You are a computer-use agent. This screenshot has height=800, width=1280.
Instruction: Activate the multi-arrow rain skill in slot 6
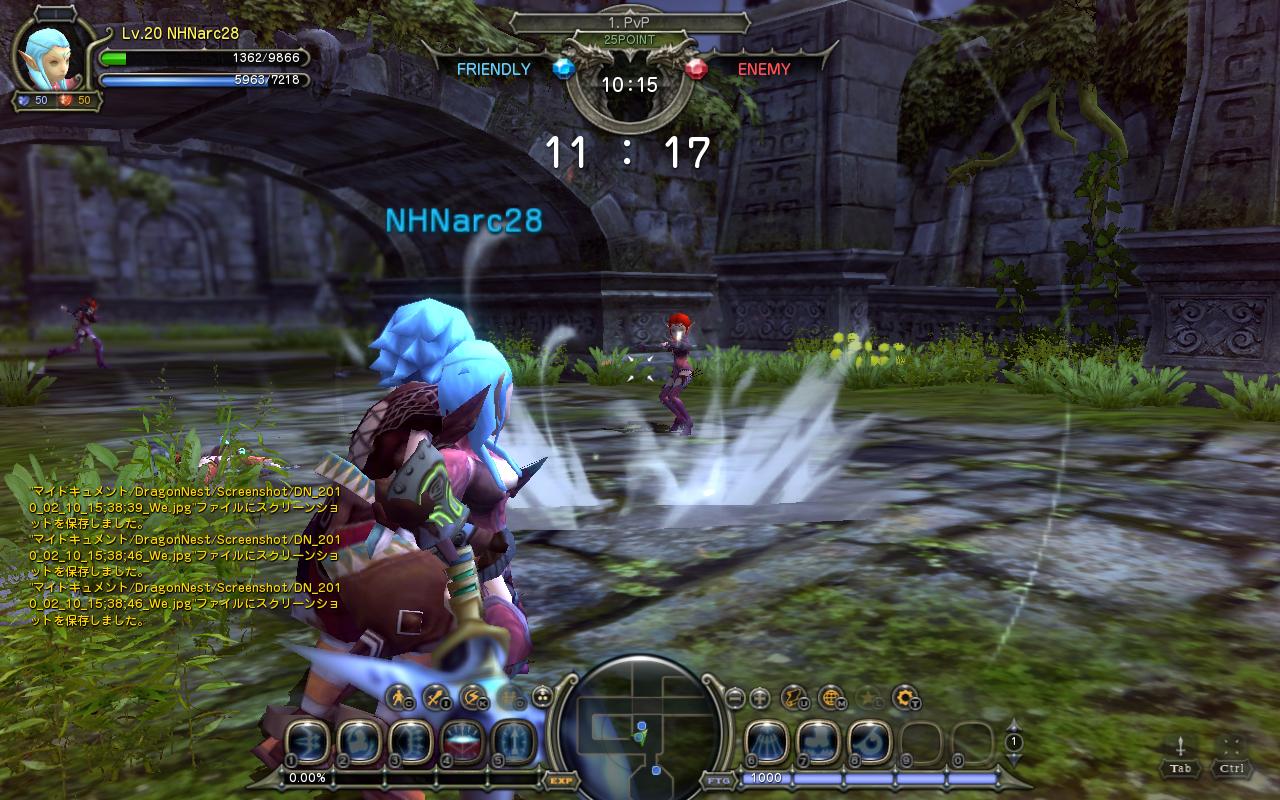(x=767, y=742)
